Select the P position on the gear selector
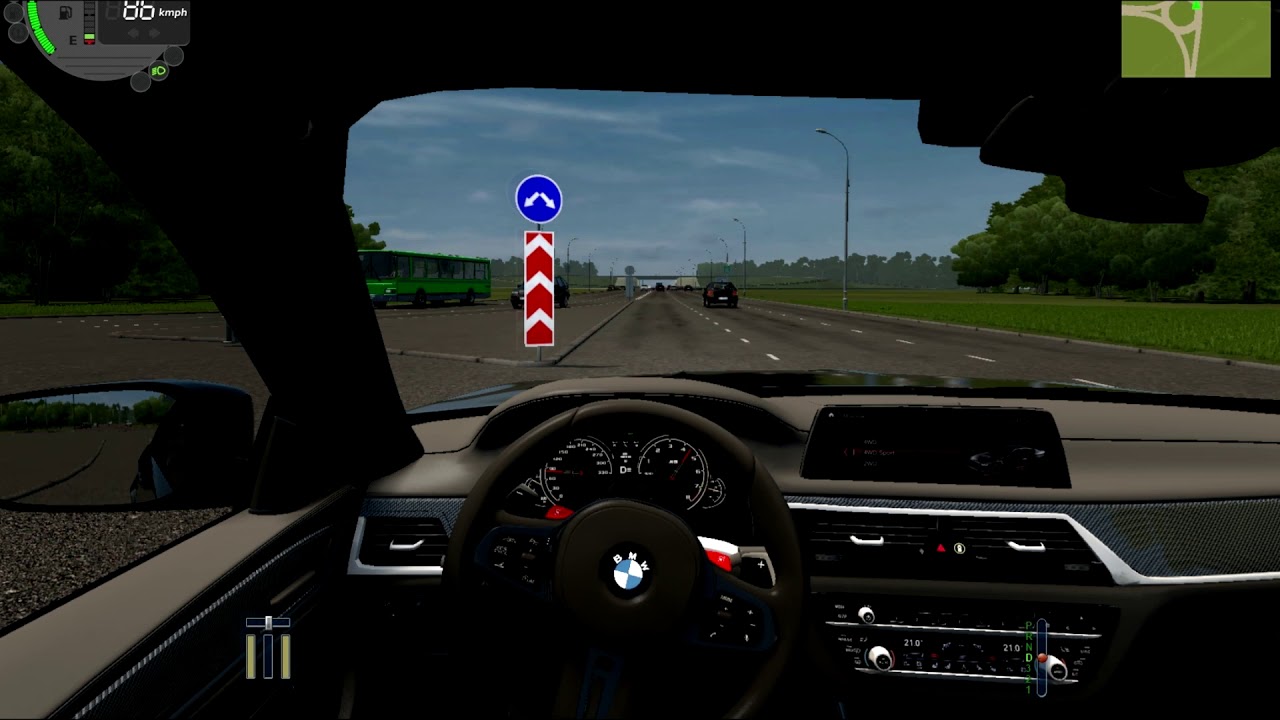The image size is (1280, 720). click(1028, 626)
